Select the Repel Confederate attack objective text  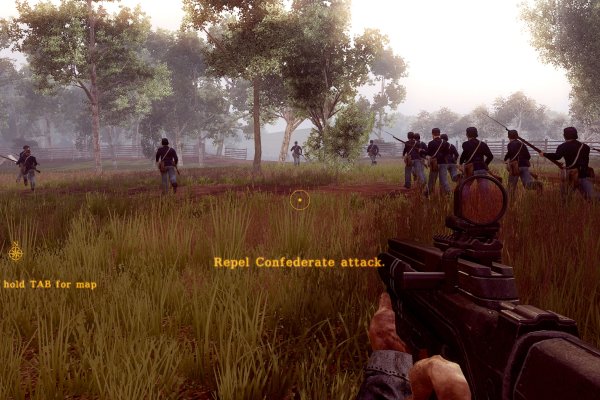(x=298, y=262)
